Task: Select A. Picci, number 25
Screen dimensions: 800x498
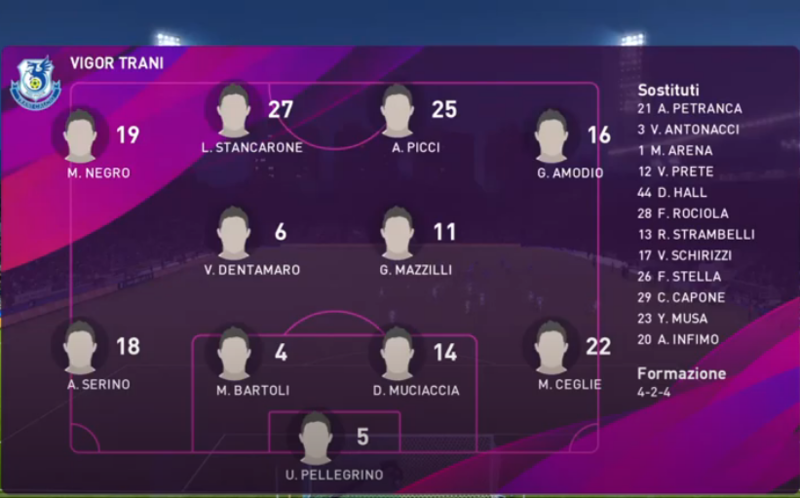Action: pos(397,111)
